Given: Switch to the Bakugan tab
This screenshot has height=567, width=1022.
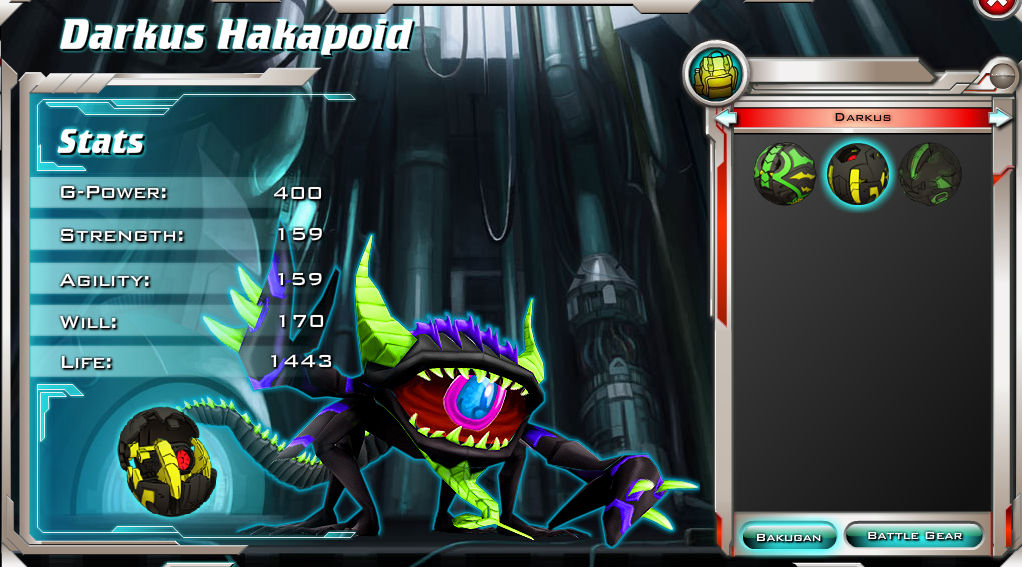Looking at the screenshot, I should pos(788,536).
